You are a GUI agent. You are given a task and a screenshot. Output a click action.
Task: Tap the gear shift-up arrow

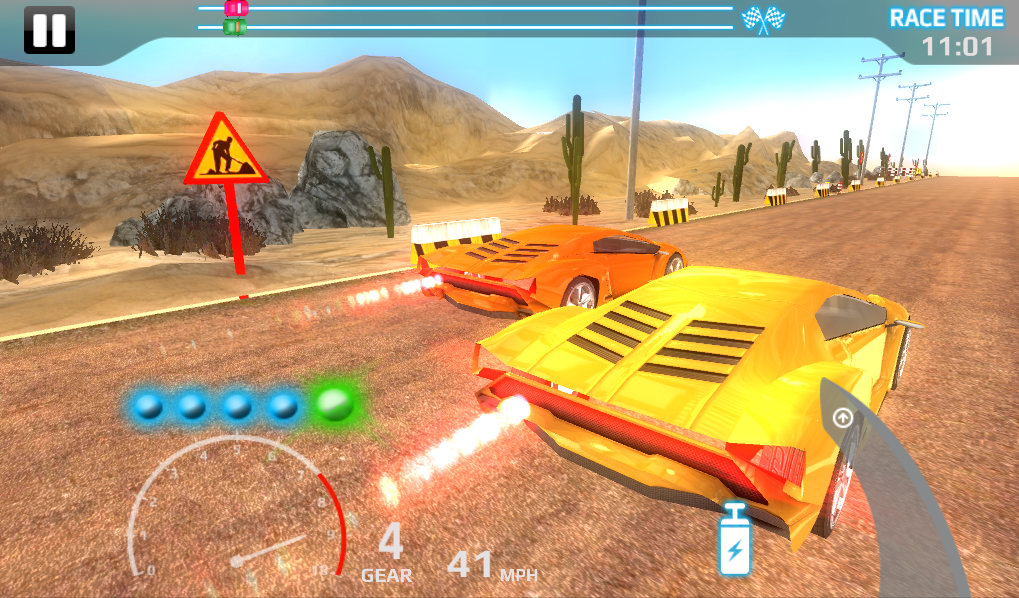pos(843,418)
